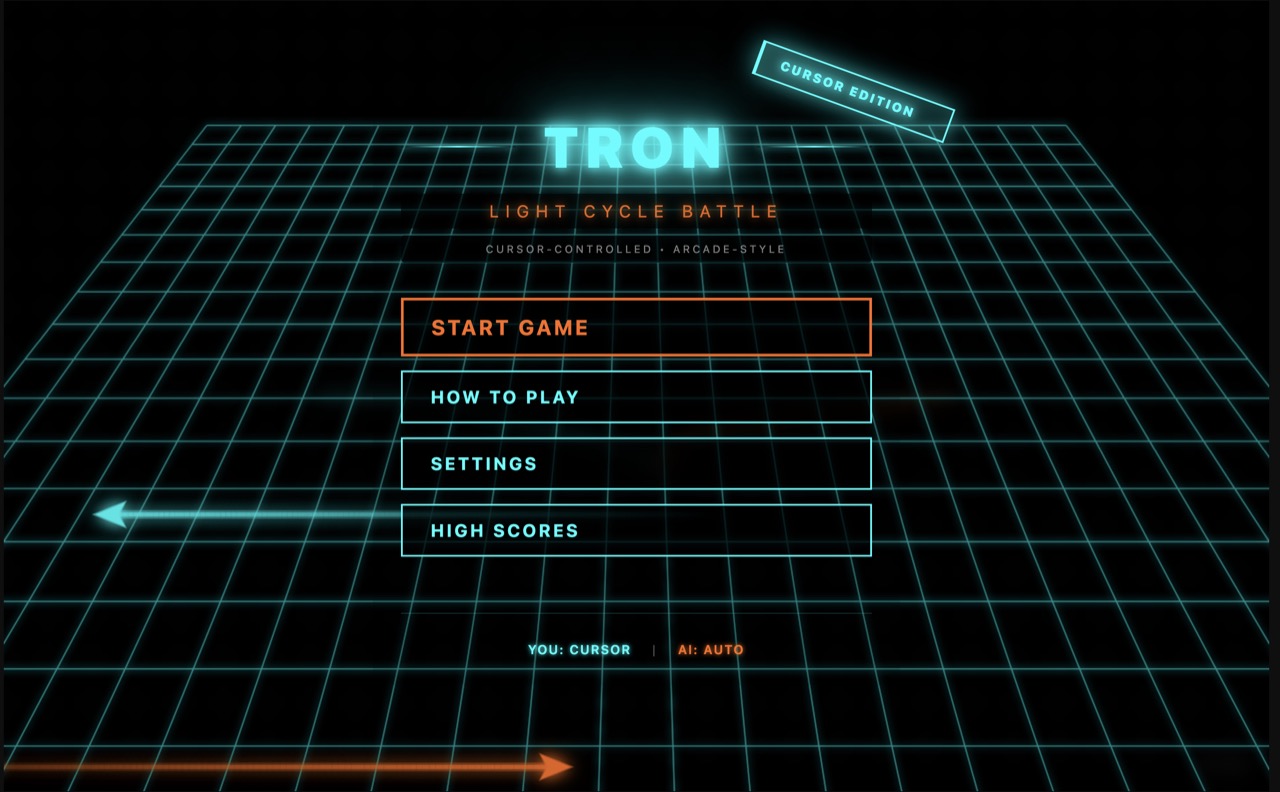Open the SETTINGS menu option
Screen dimensions: 1280x792
[x=636, y=463]
